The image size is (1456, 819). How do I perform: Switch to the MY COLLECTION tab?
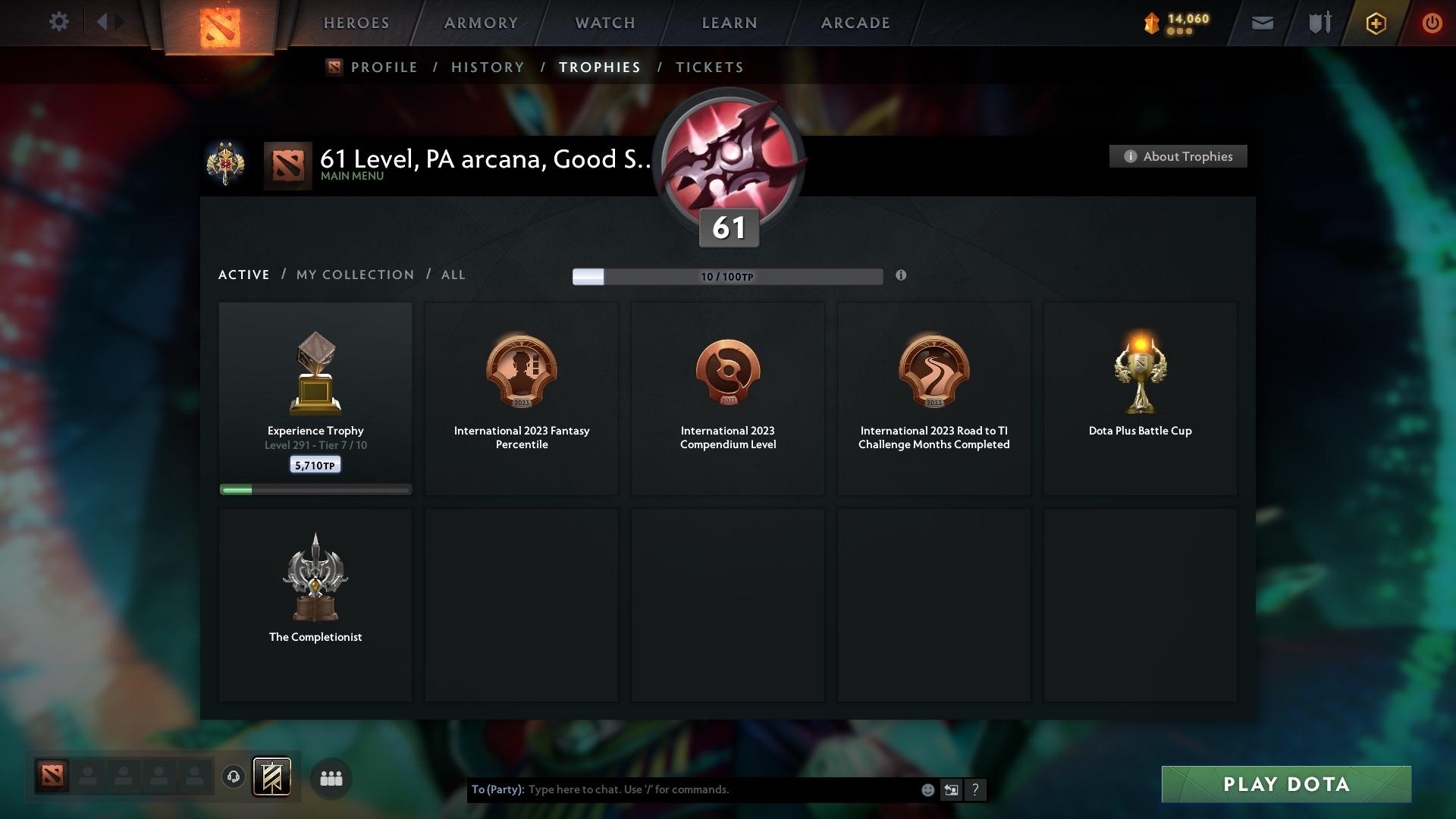[354, 275]
